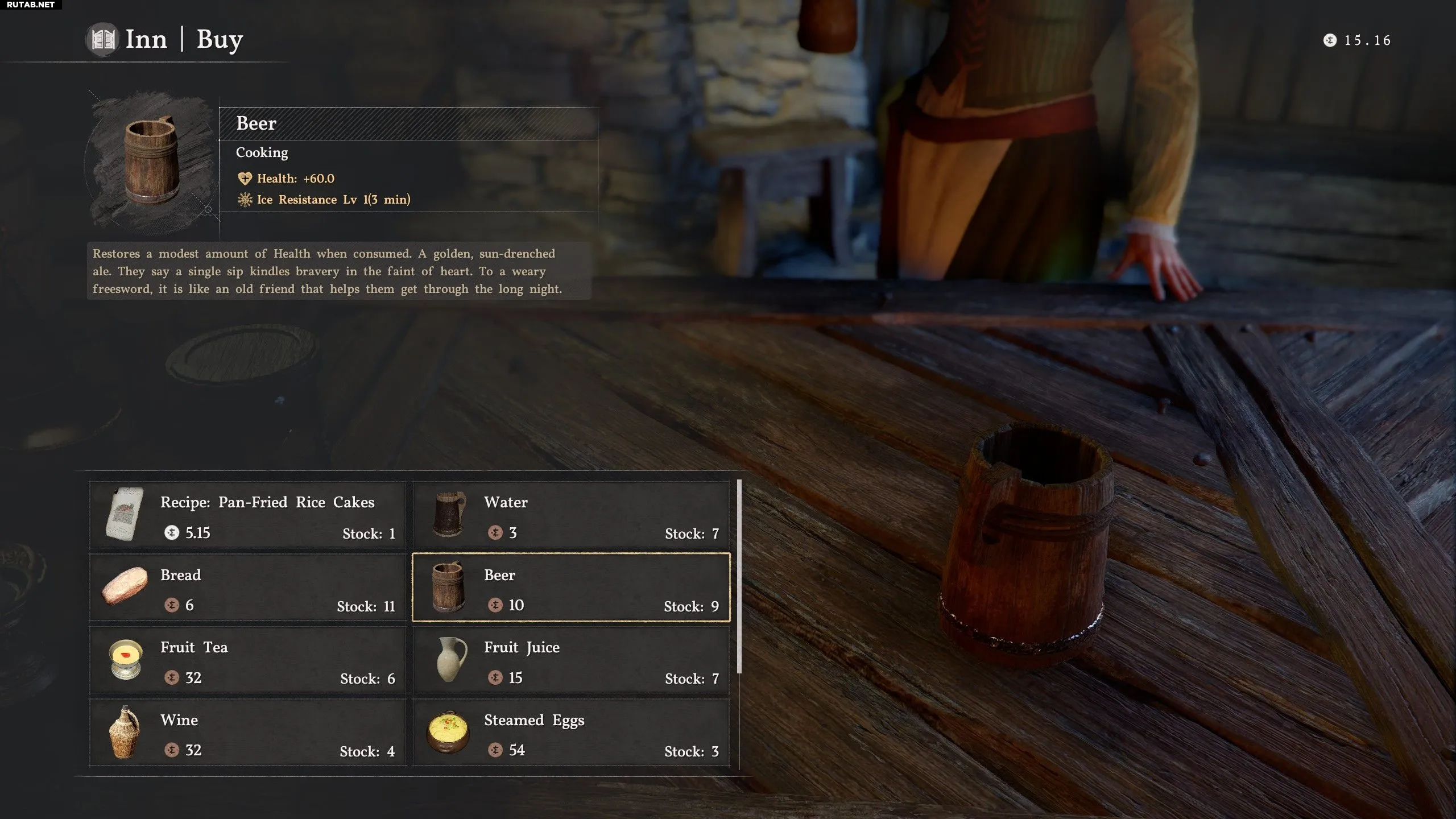Select the Recipe: Pan-Fried Rice Cakes entry
Viewport: 1456px width, 819px height.
click(247, 515)
